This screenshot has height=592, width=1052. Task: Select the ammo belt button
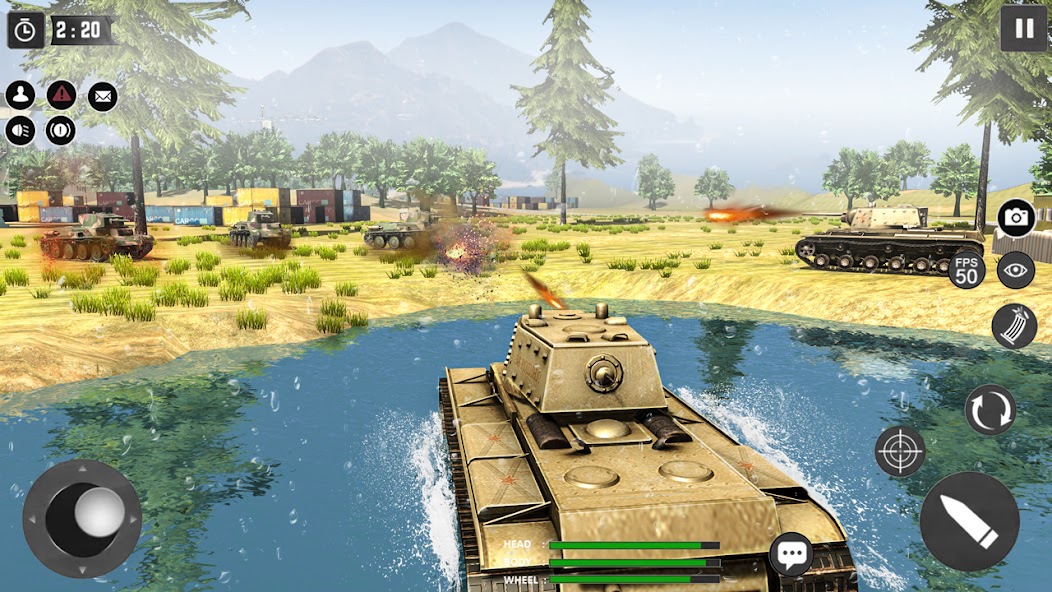click(1014, 326)
